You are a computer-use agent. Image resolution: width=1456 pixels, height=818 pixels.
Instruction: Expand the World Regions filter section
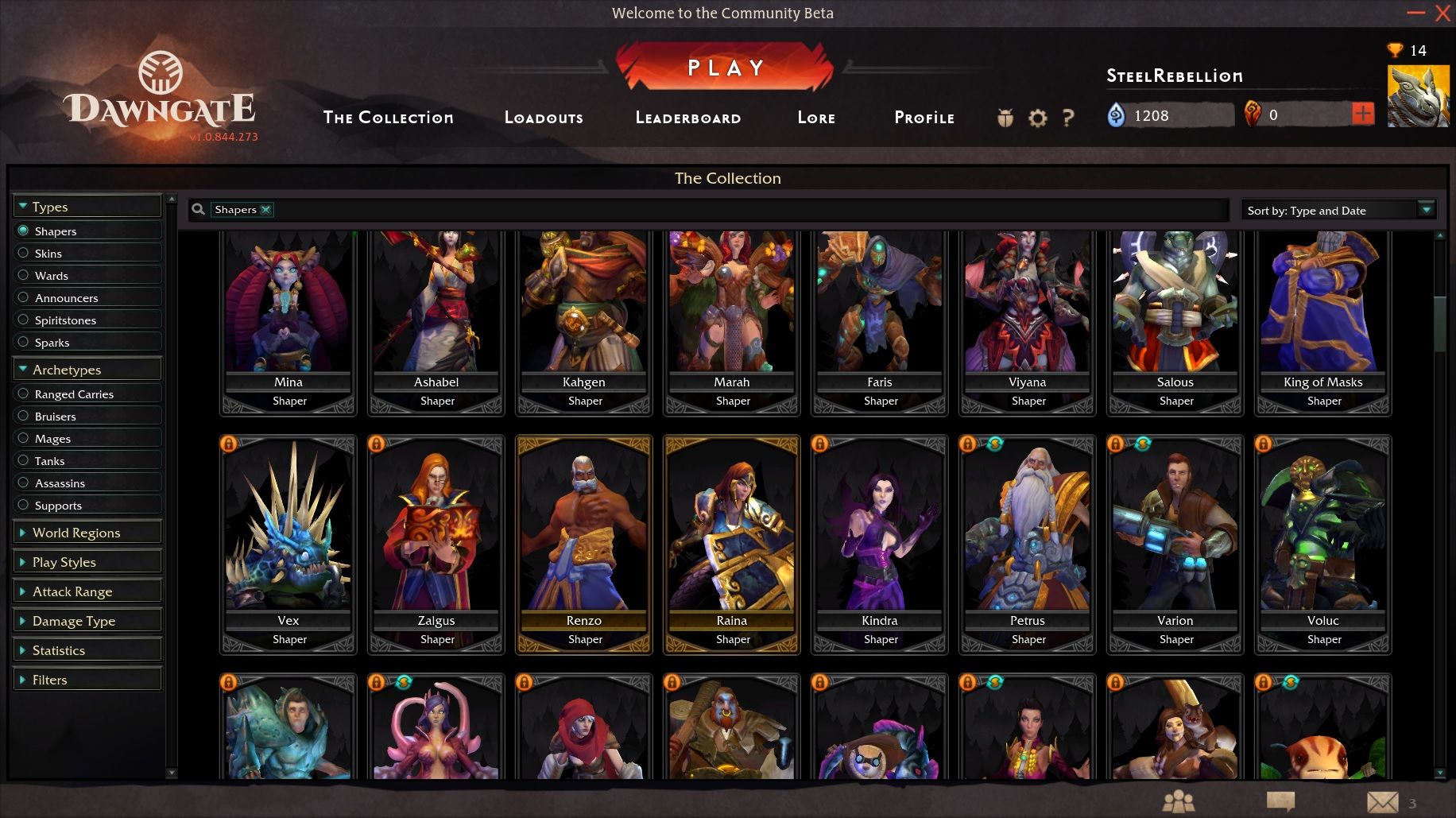(76, 533)
